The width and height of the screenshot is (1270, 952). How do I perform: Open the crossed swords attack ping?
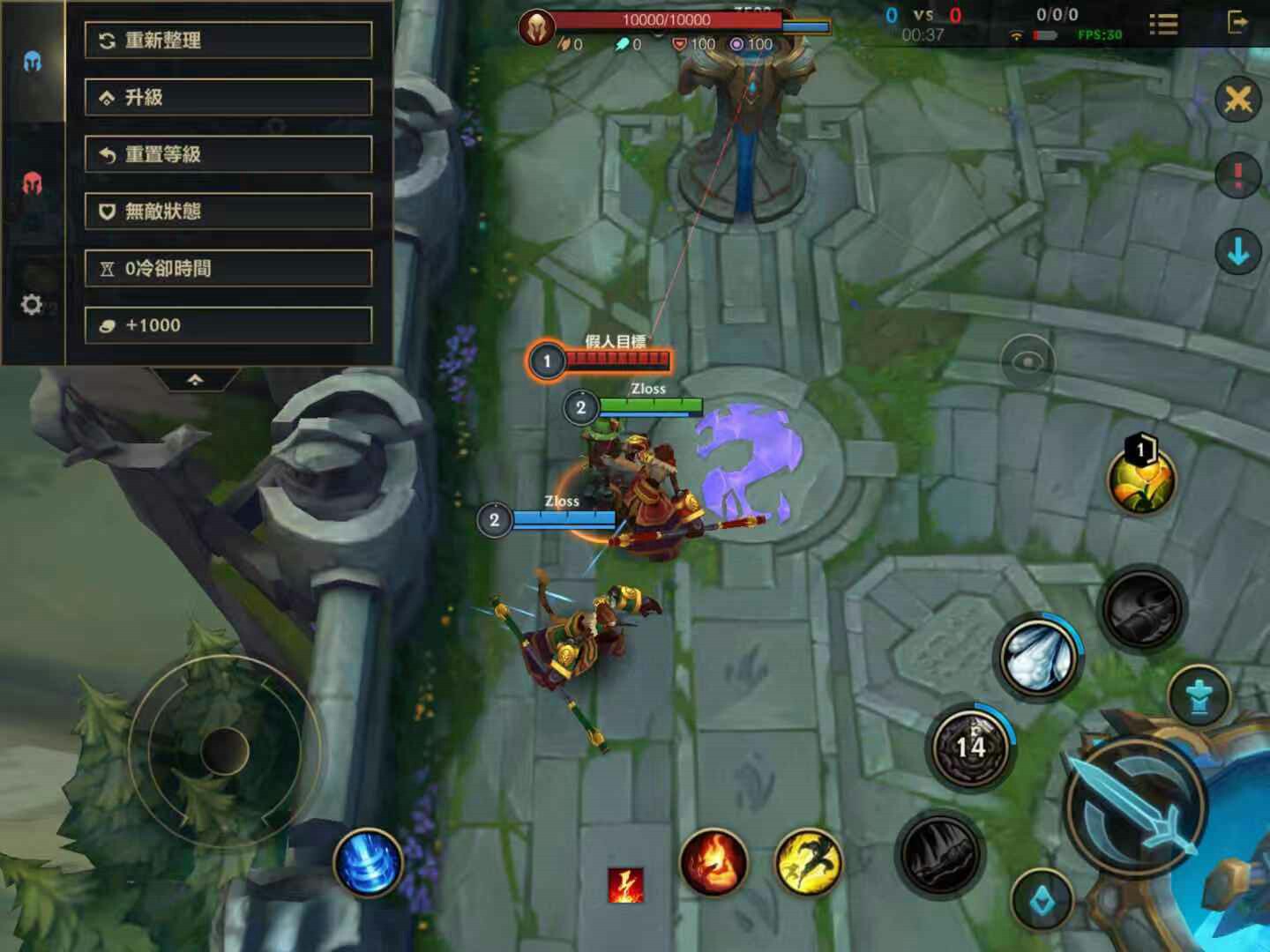point(1237,100)
